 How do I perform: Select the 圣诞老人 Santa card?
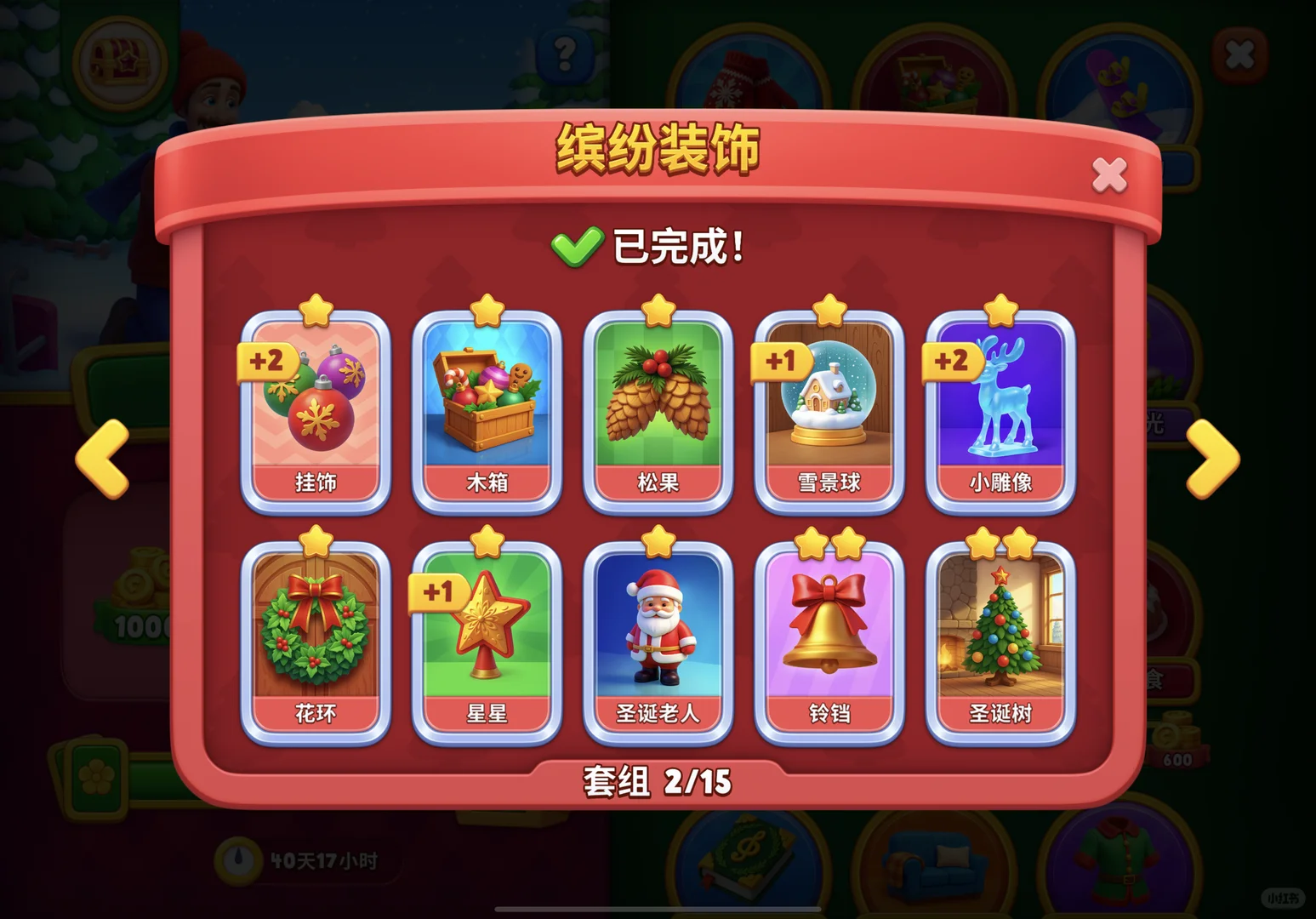coord(658,638)
